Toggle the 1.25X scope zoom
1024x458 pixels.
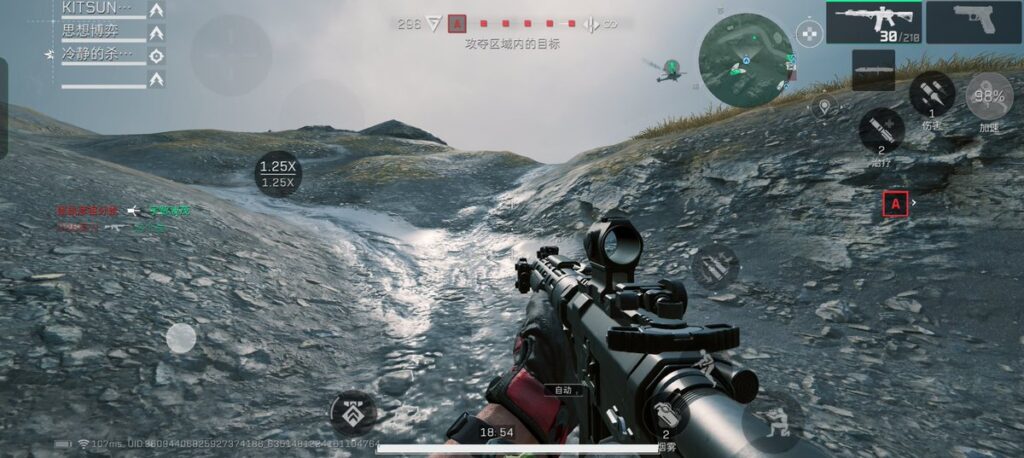point(277,173)
